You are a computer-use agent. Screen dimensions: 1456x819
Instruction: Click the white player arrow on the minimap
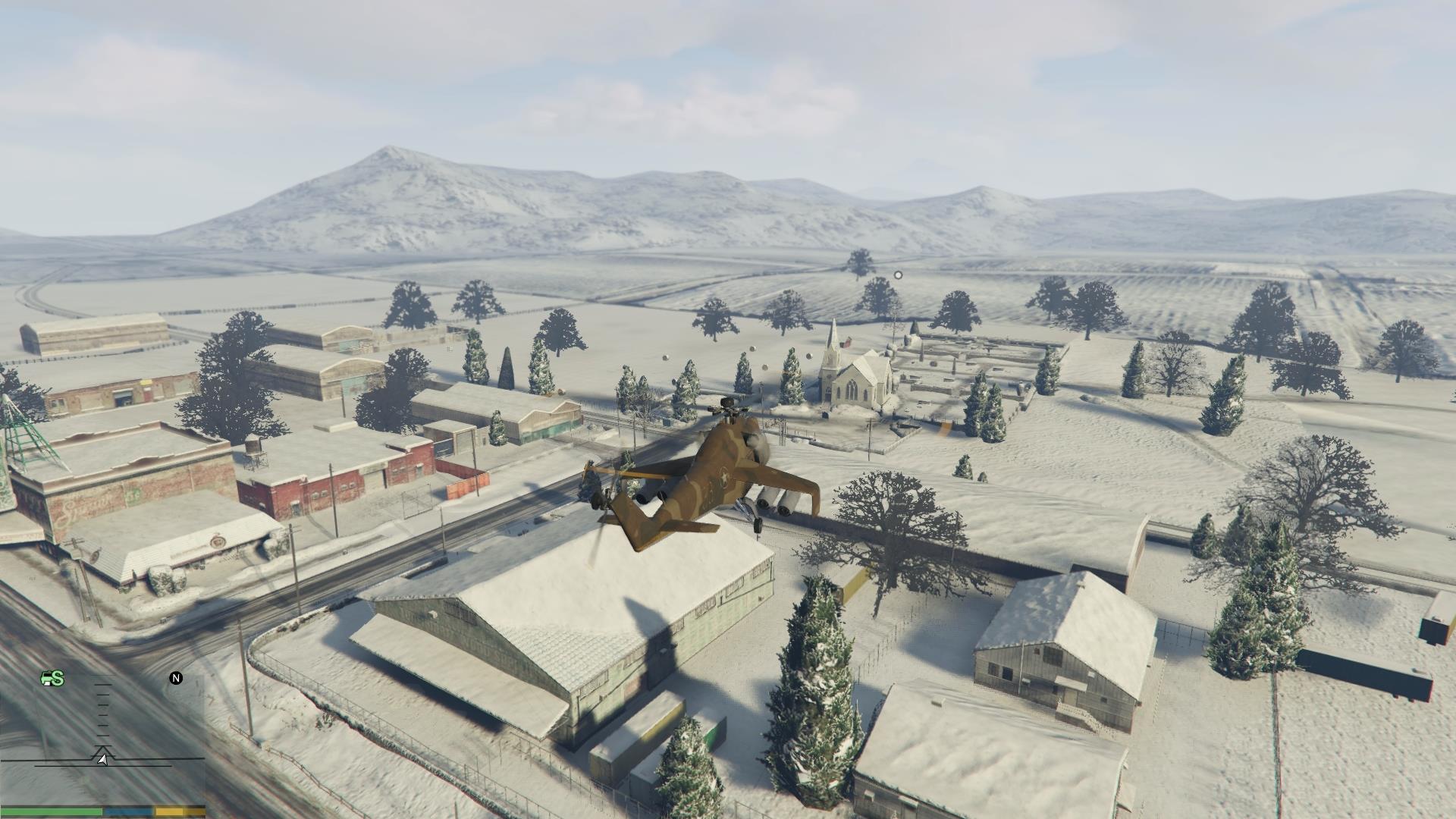[102, 758]
